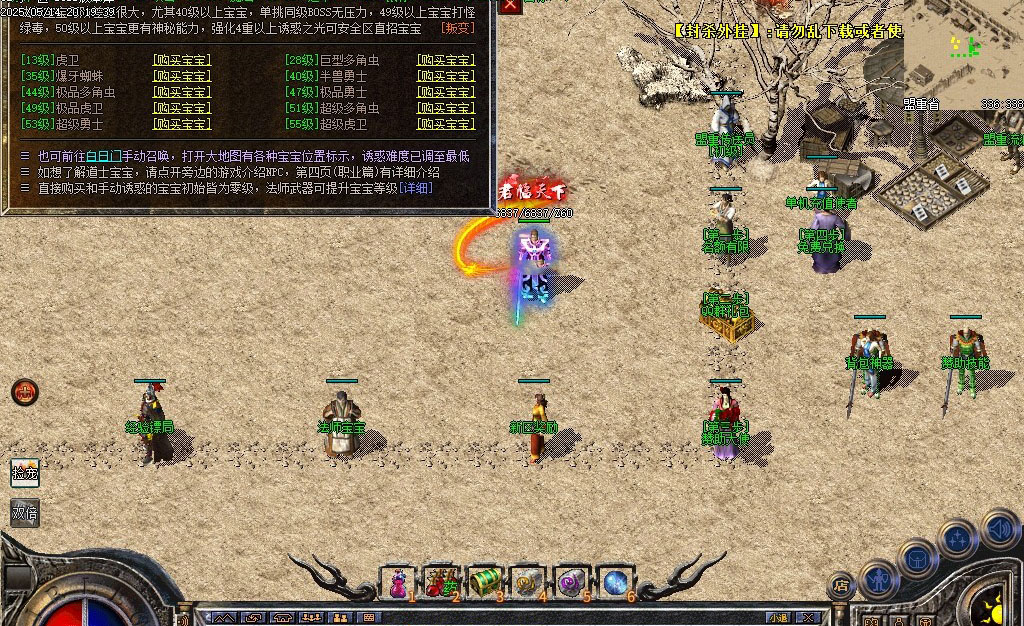Use the pink potion in hotbar slot 1
1024x626 pixels.
click(397, 581)
